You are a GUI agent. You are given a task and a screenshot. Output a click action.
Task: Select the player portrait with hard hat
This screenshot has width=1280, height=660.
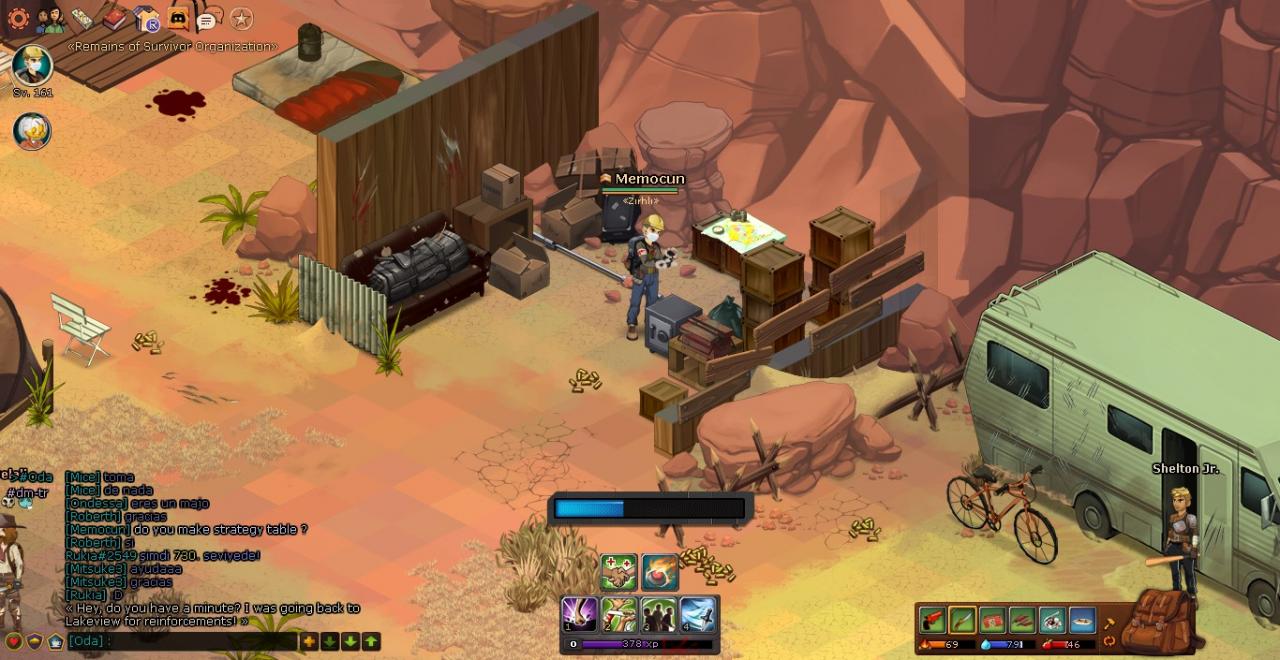32,65
